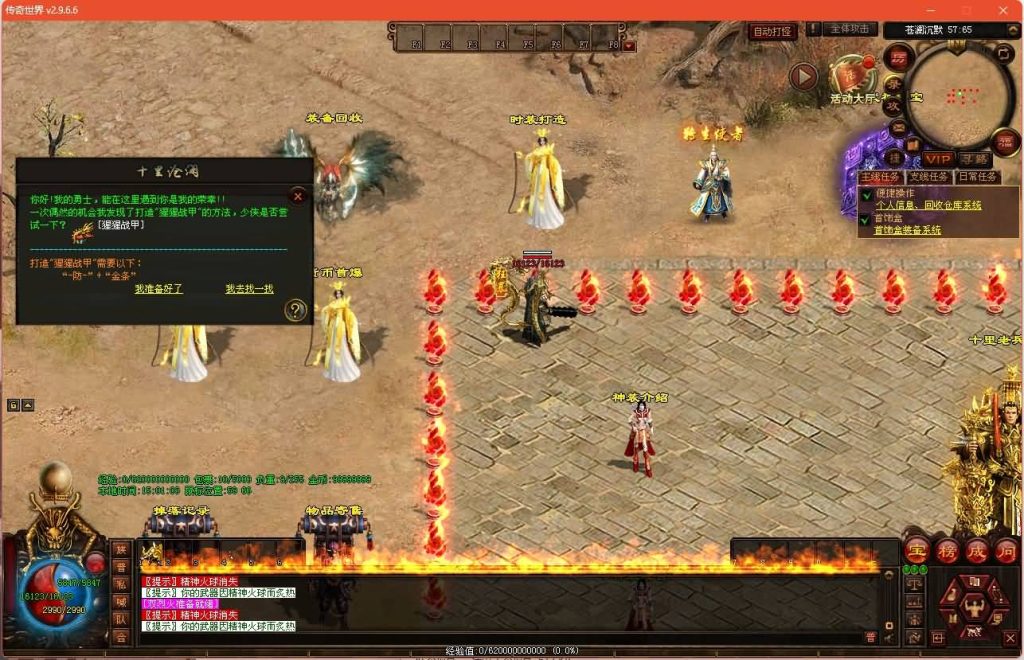Click the circular minimap

coord(959,94)
